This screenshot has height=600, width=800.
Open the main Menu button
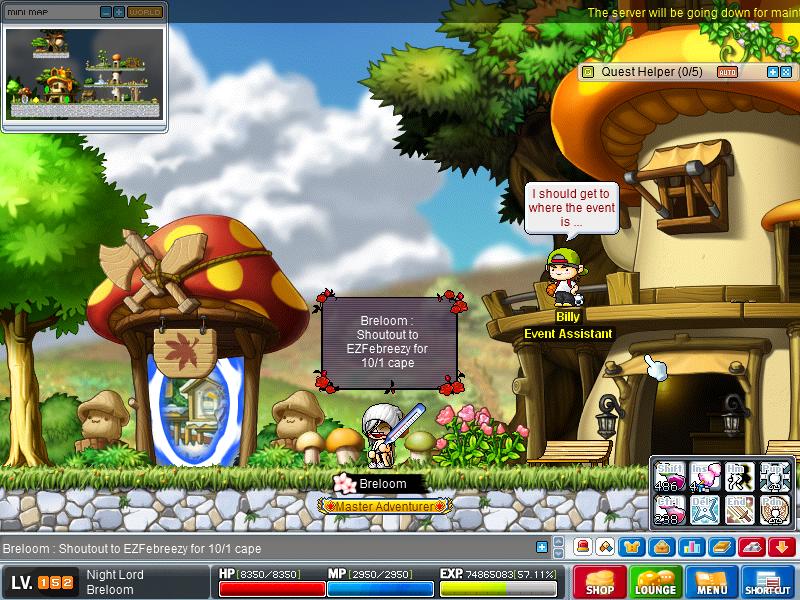[712, 582]
